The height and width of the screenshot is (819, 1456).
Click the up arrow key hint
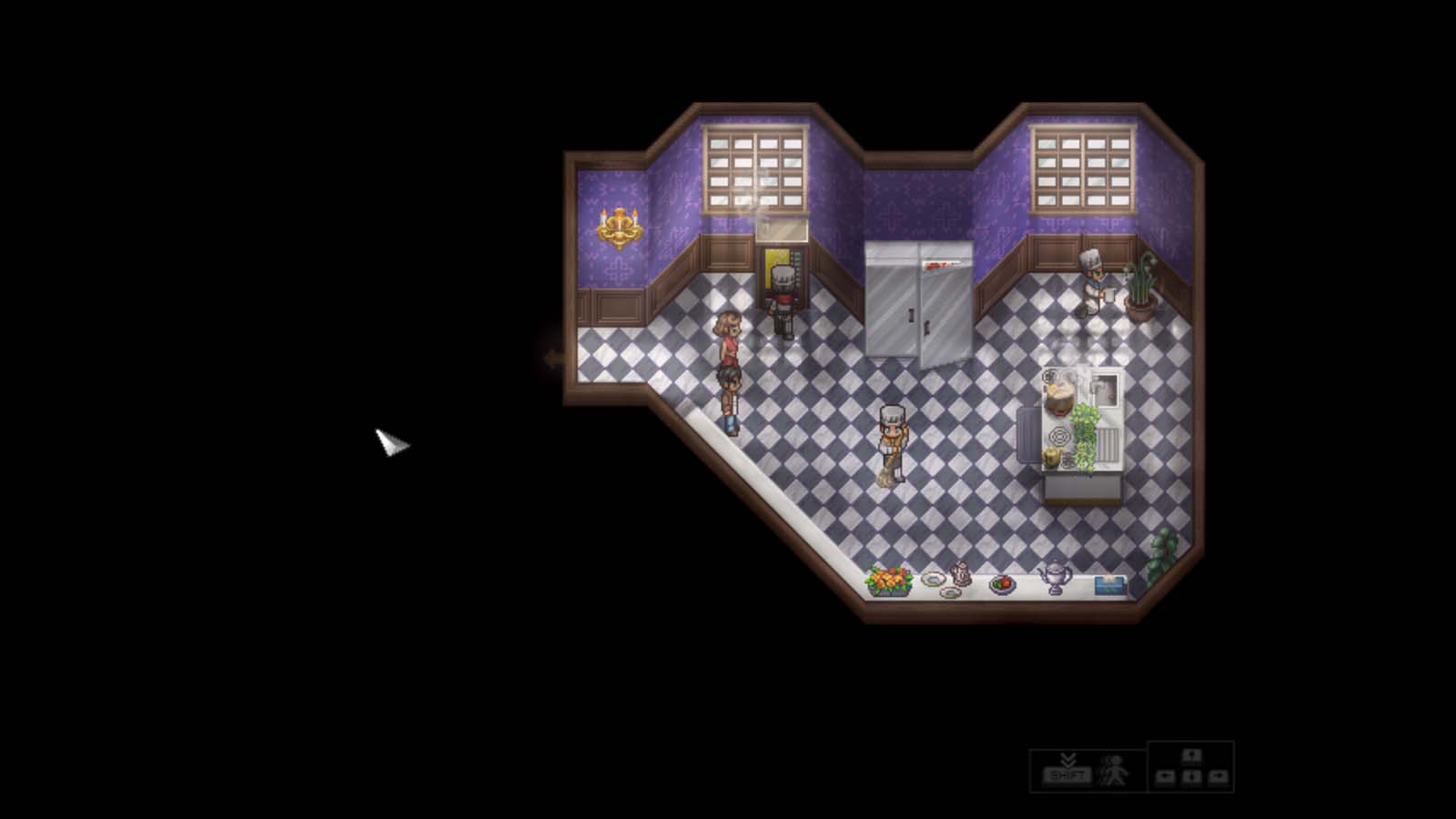point(1192,755)
